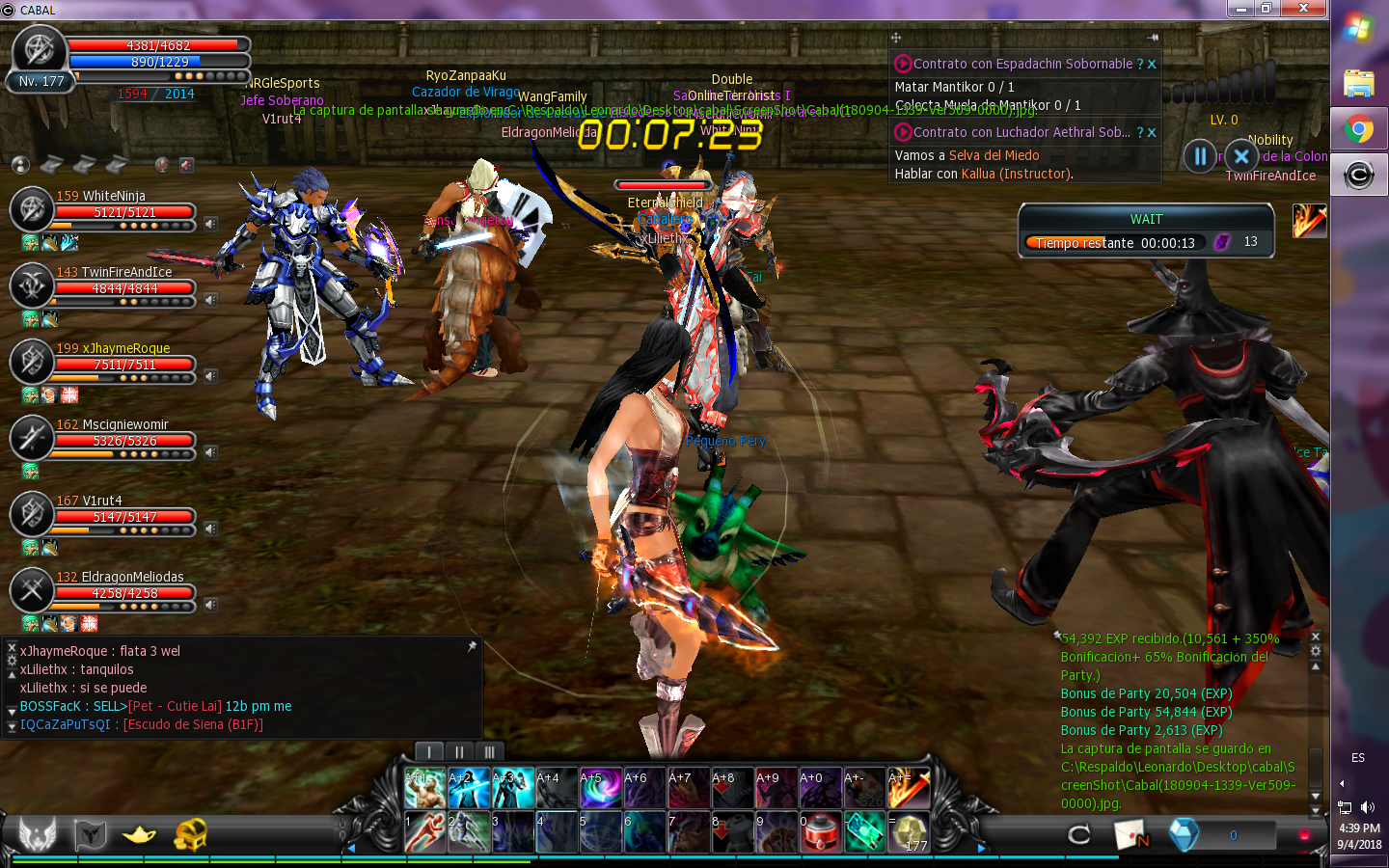Image resolution: width=1389 pixels, height=868 pixels.
Task: Open the winged emblem main menu
Action: coord(38,834)
